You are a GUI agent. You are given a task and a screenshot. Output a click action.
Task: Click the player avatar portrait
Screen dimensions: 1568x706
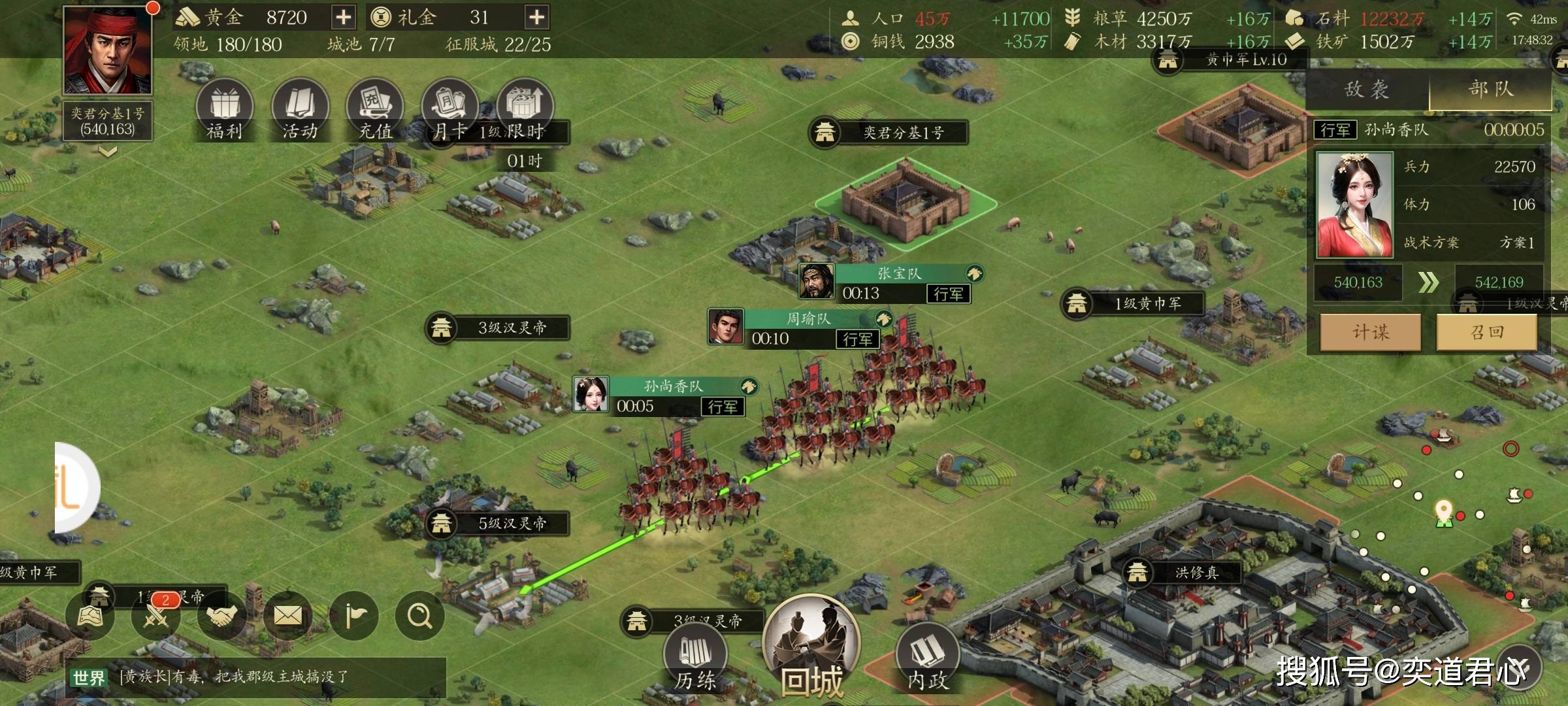click(x=108, y=50)
